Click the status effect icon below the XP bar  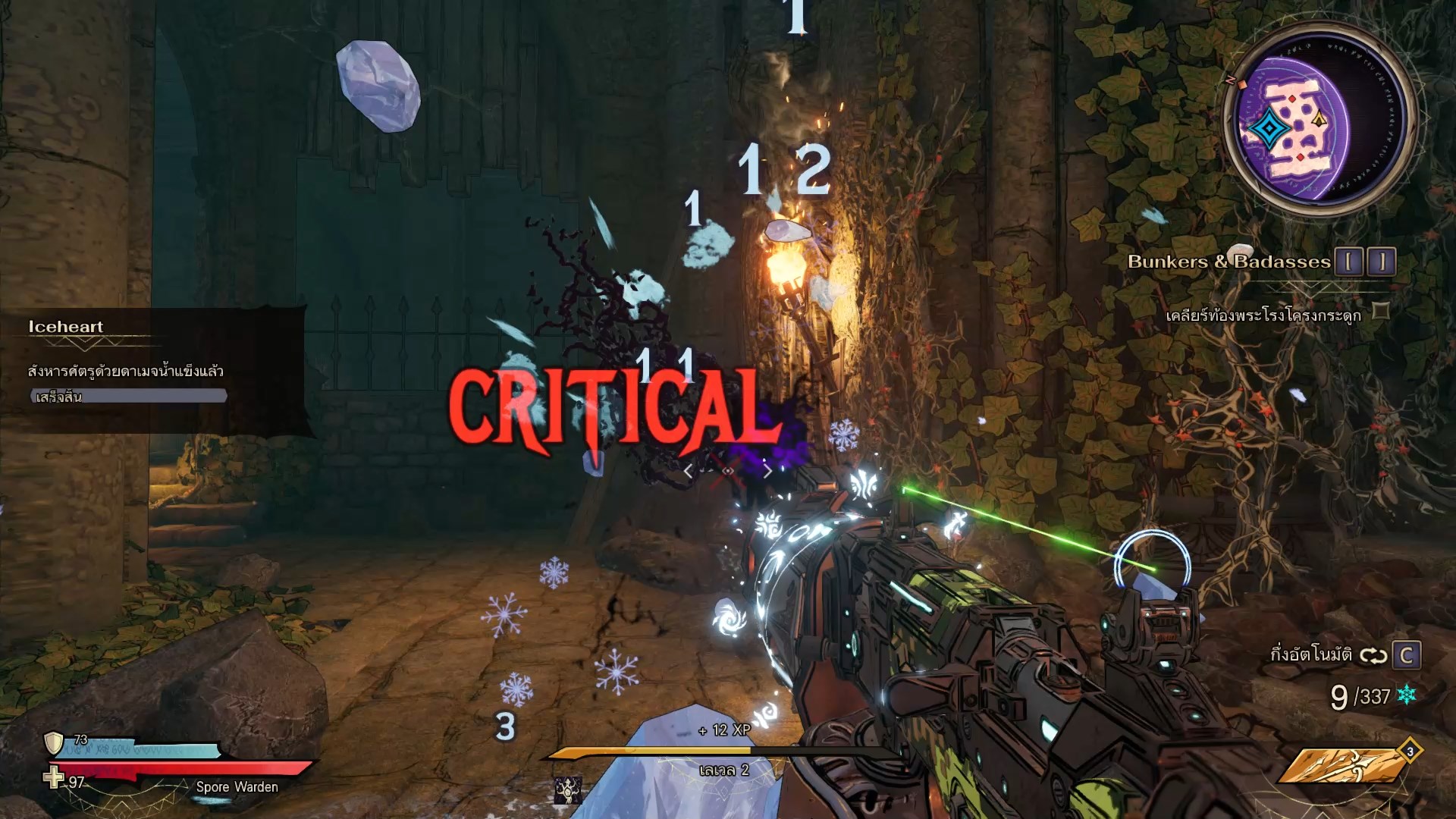coord(568,790)
